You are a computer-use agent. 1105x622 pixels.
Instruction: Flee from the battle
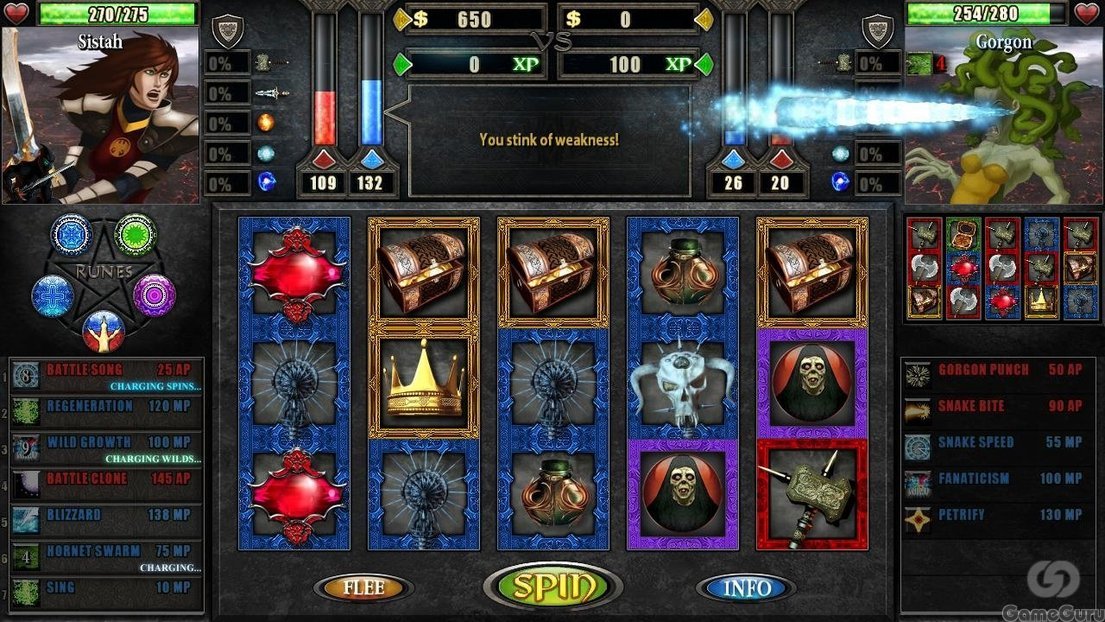point(363,588)
